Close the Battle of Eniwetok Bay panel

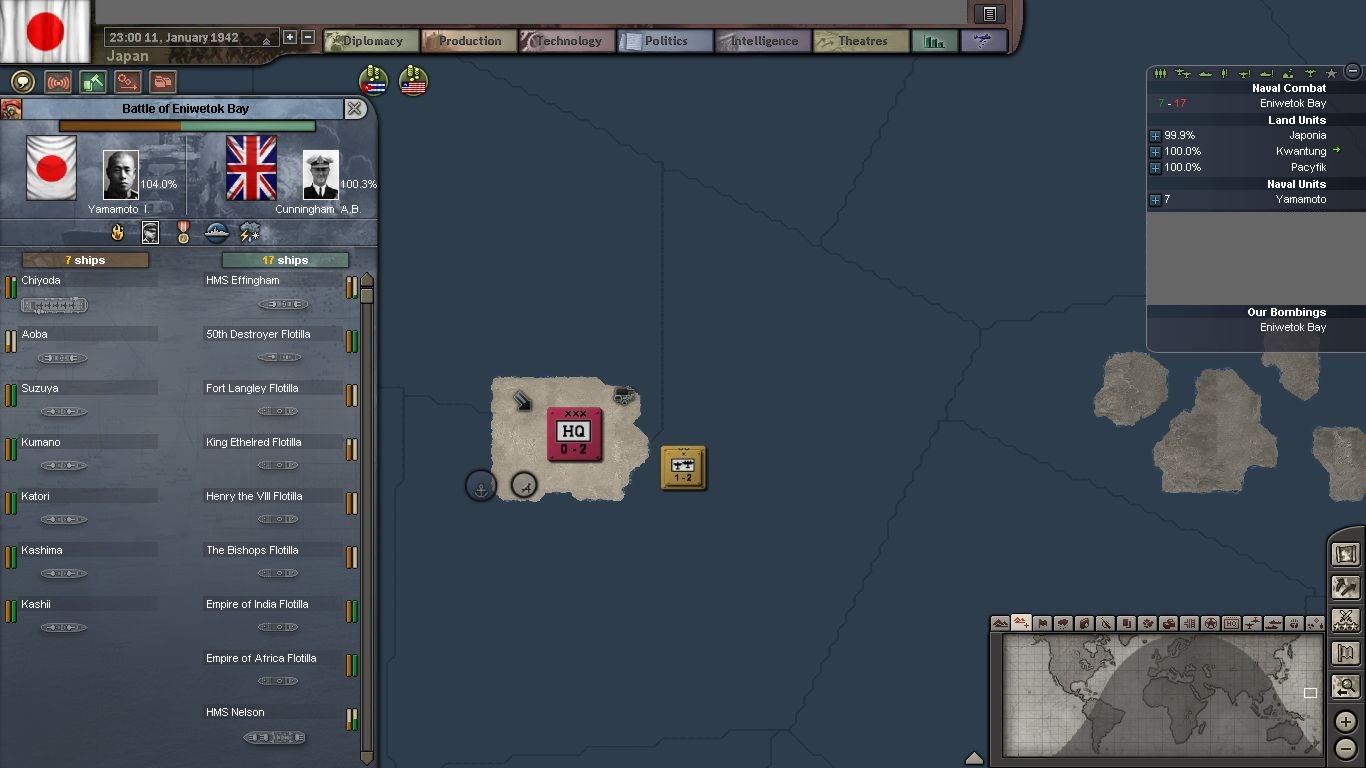pyautogui.click(x=354, y=109)
